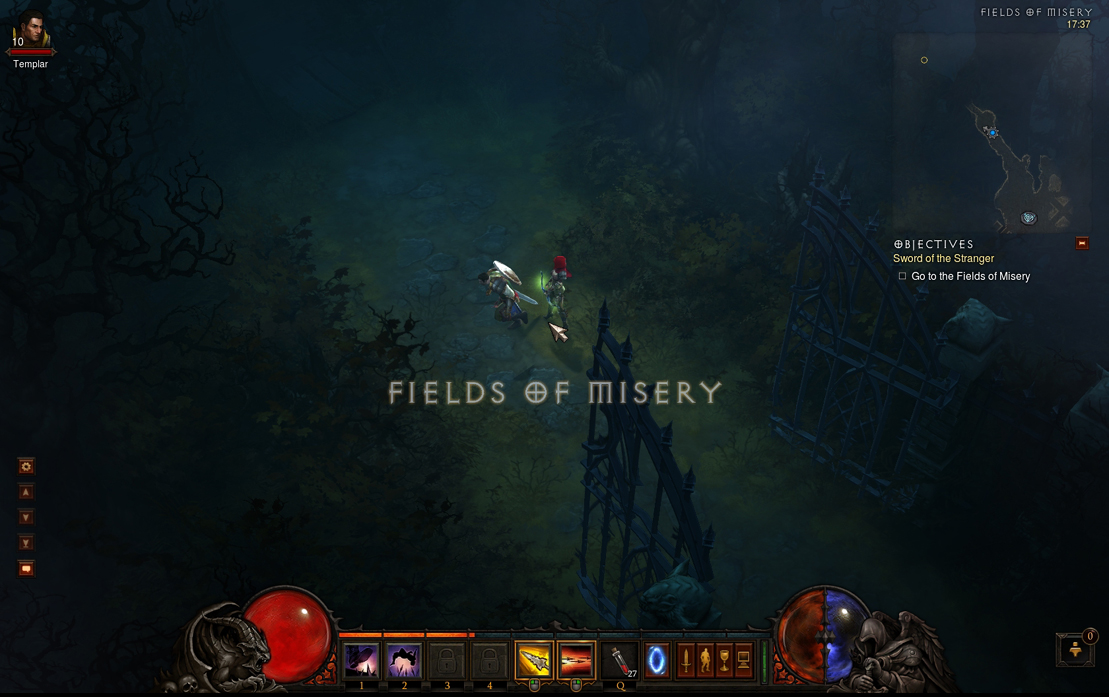Select the golden arrow primary attack skill

[x=534, y=661]
